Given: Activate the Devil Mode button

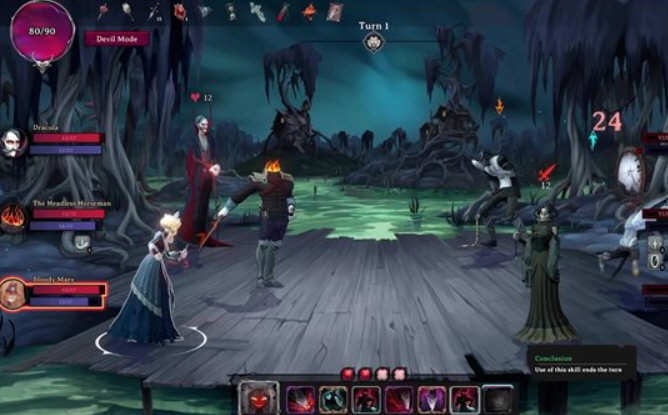Looking at the screenshot, I should click(x=117, y=39).
